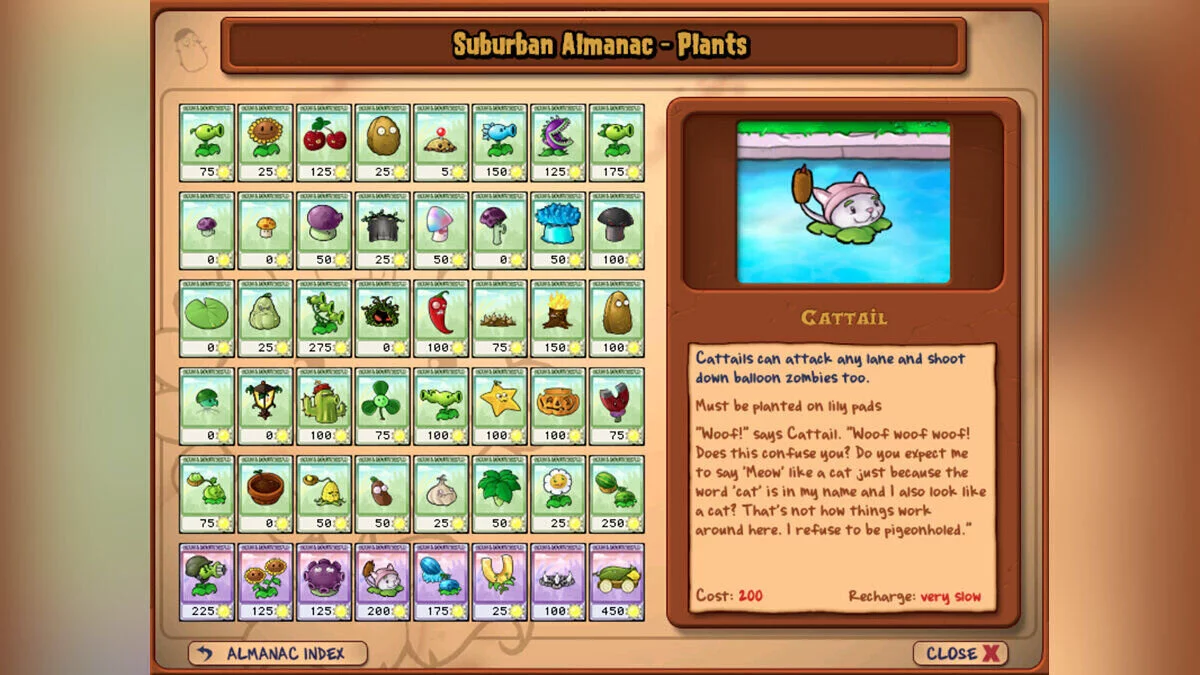The image size is (1200, 675).
Task: Pick the Squash plant card
Action: pos(265,318)
